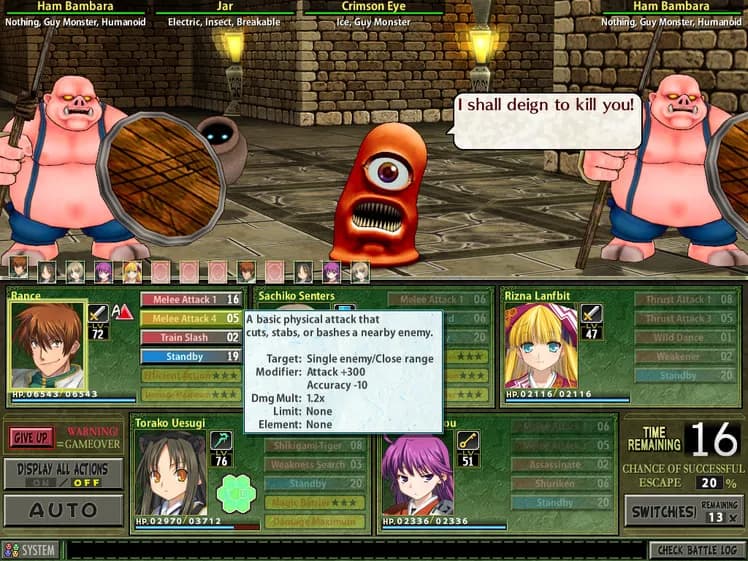This screenshot has width=748, height=561.
Task: Use Rance's Train Slash skill
Action: click(x=190, y=337)
